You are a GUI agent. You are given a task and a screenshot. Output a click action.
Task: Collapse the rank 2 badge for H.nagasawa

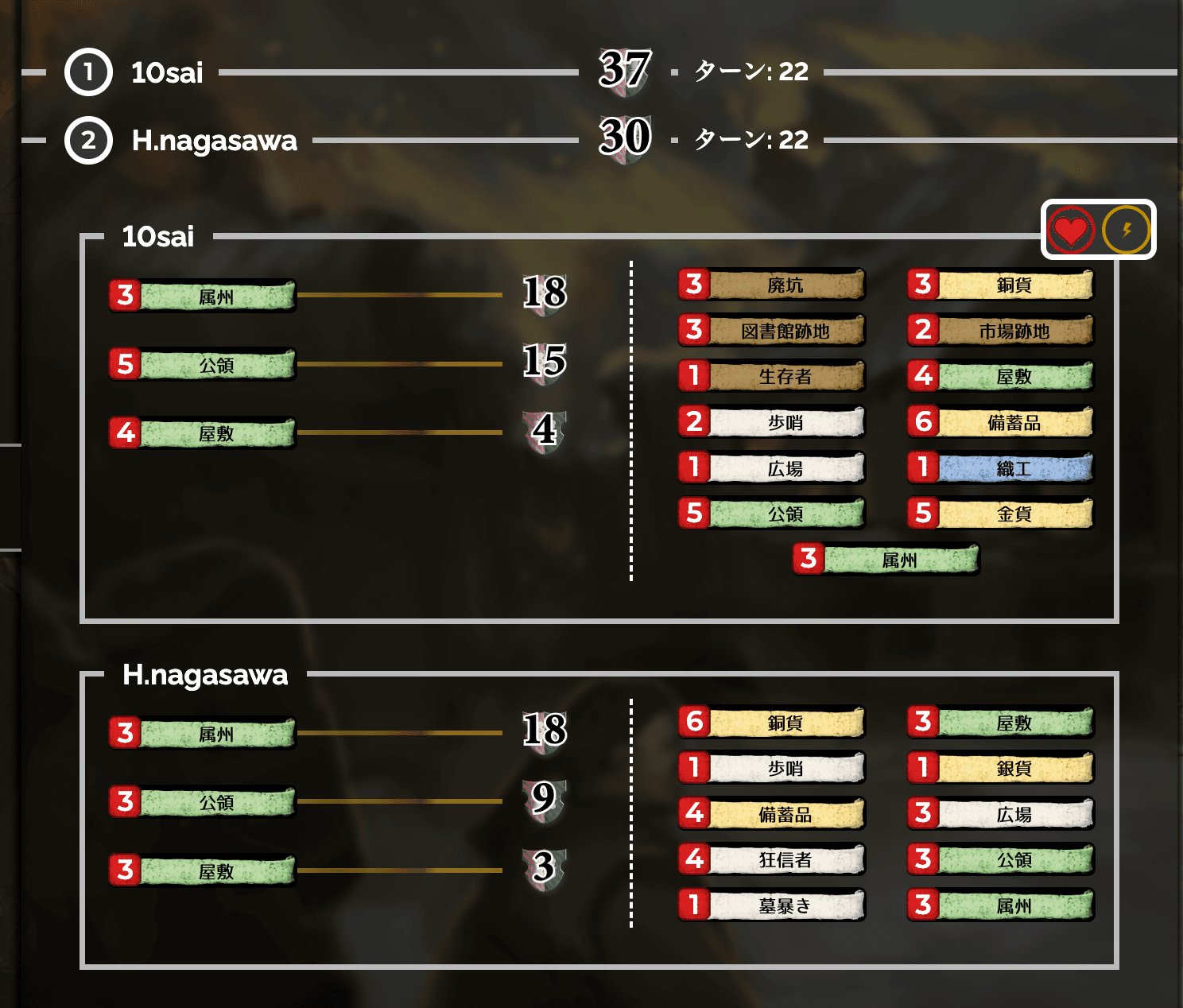point(88,141)
